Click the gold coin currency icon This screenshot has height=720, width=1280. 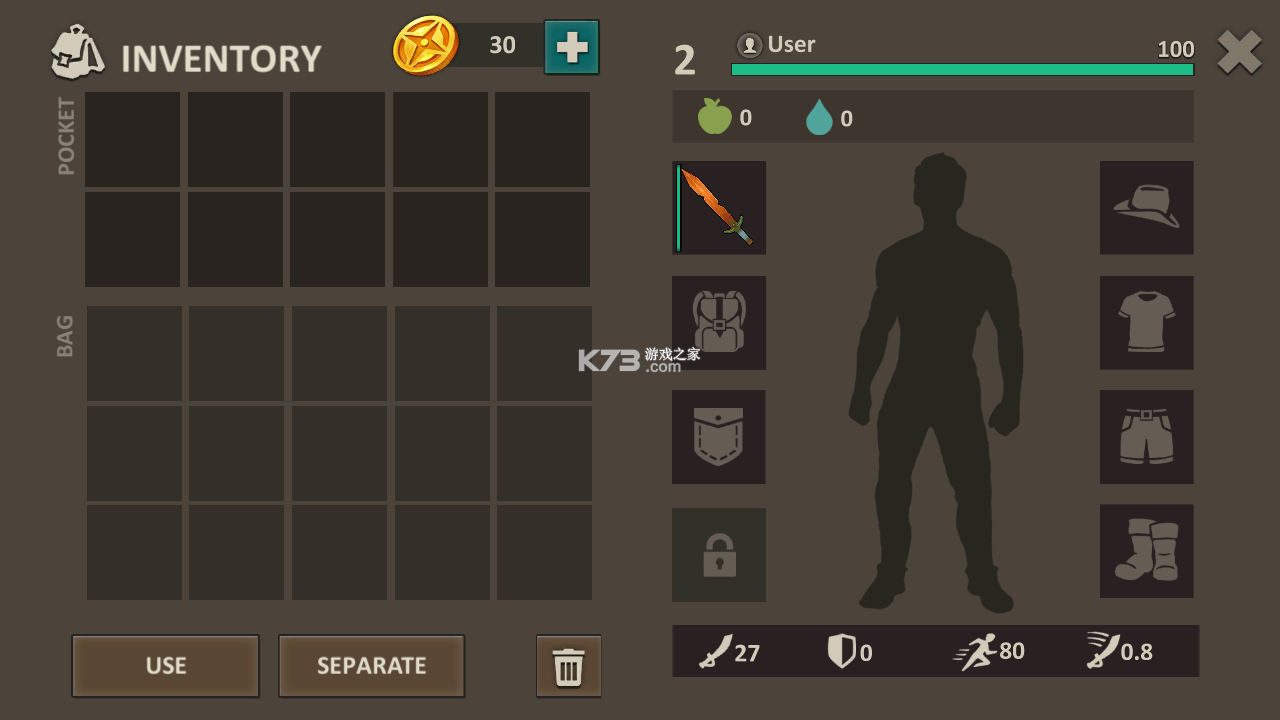click(428, 43)
